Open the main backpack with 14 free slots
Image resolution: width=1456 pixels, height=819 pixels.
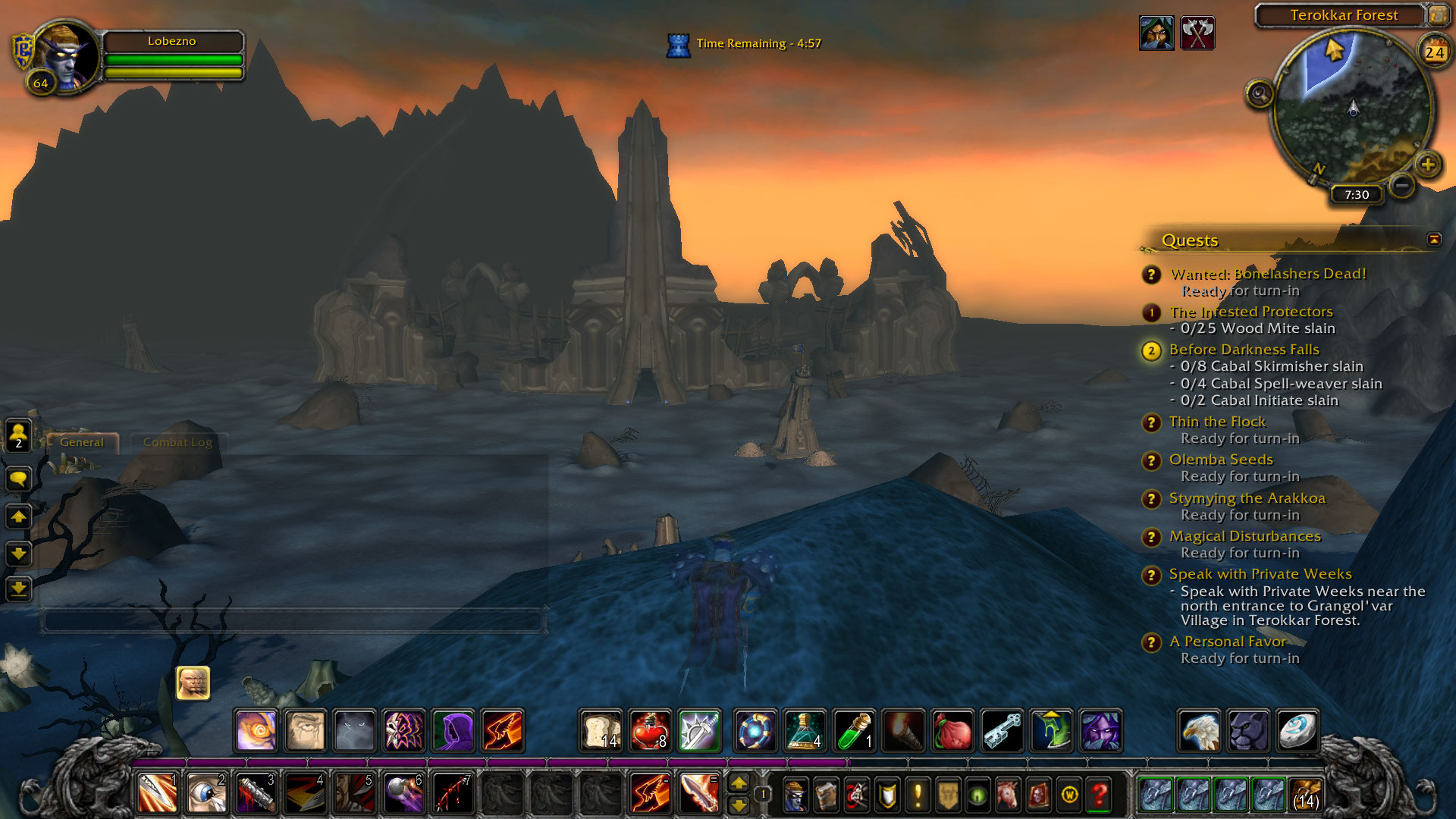1305,795
